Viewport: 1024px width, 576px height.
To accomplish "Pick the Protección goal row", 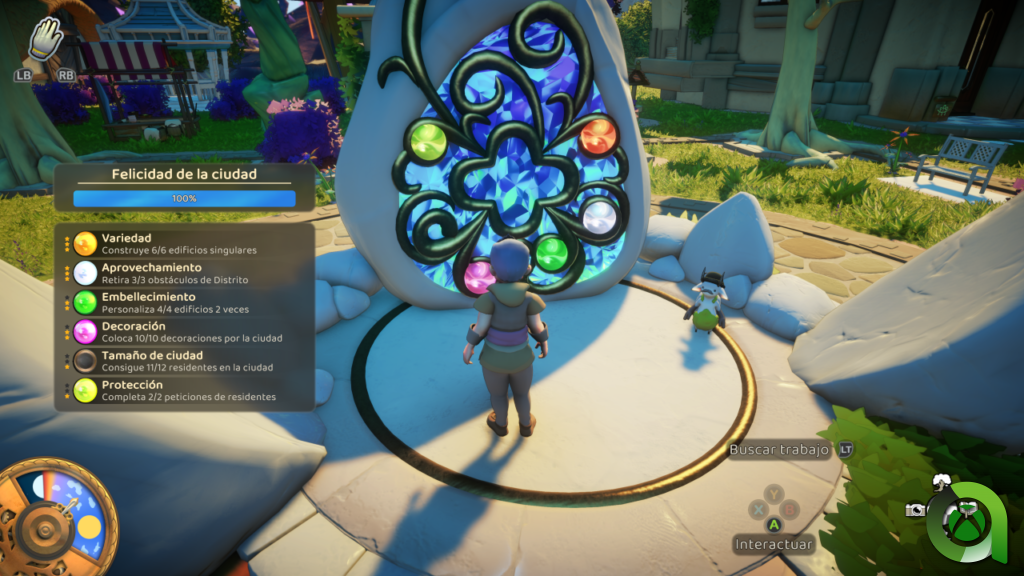I will pos(180,389).
